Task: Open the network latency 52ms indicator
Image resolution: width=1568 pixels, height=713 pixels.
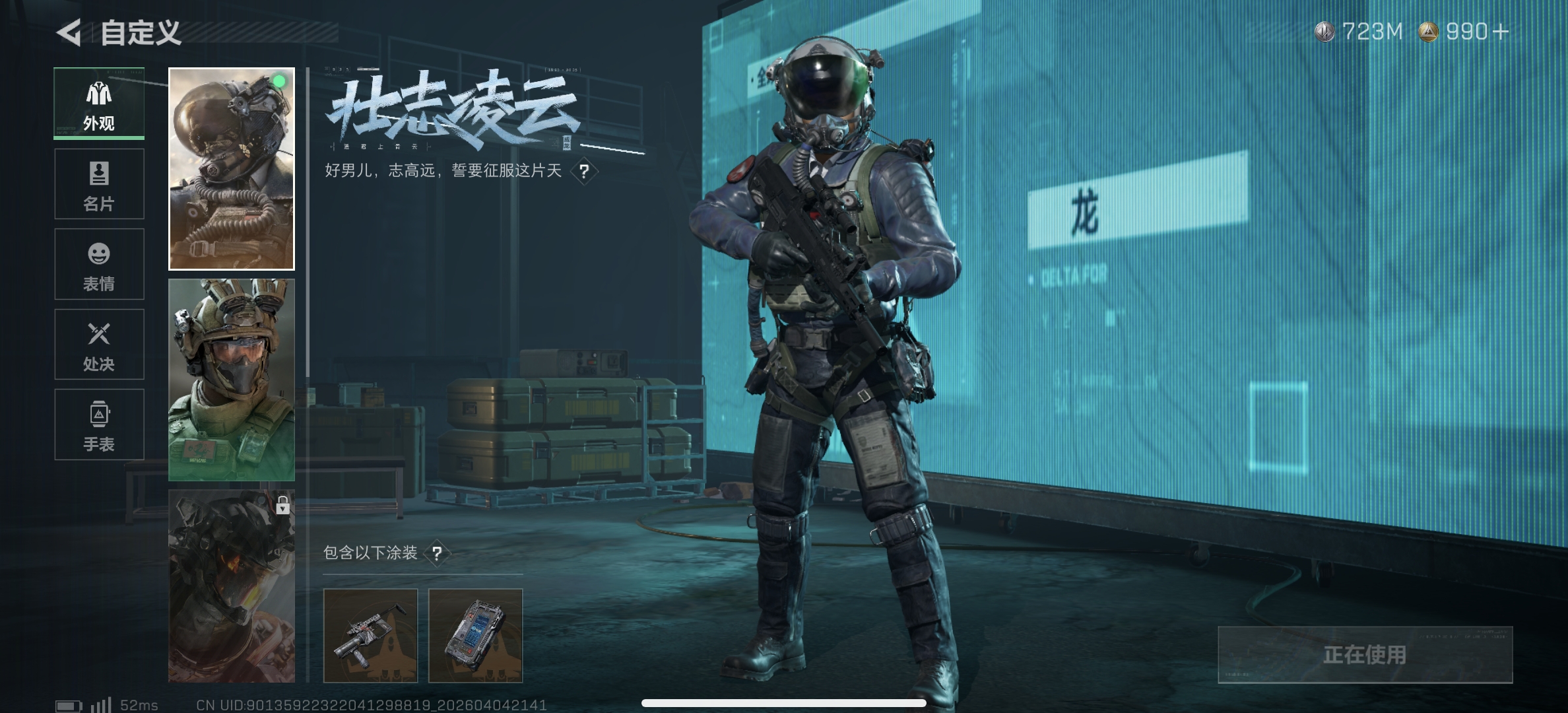Action: (x=140, y=704)
